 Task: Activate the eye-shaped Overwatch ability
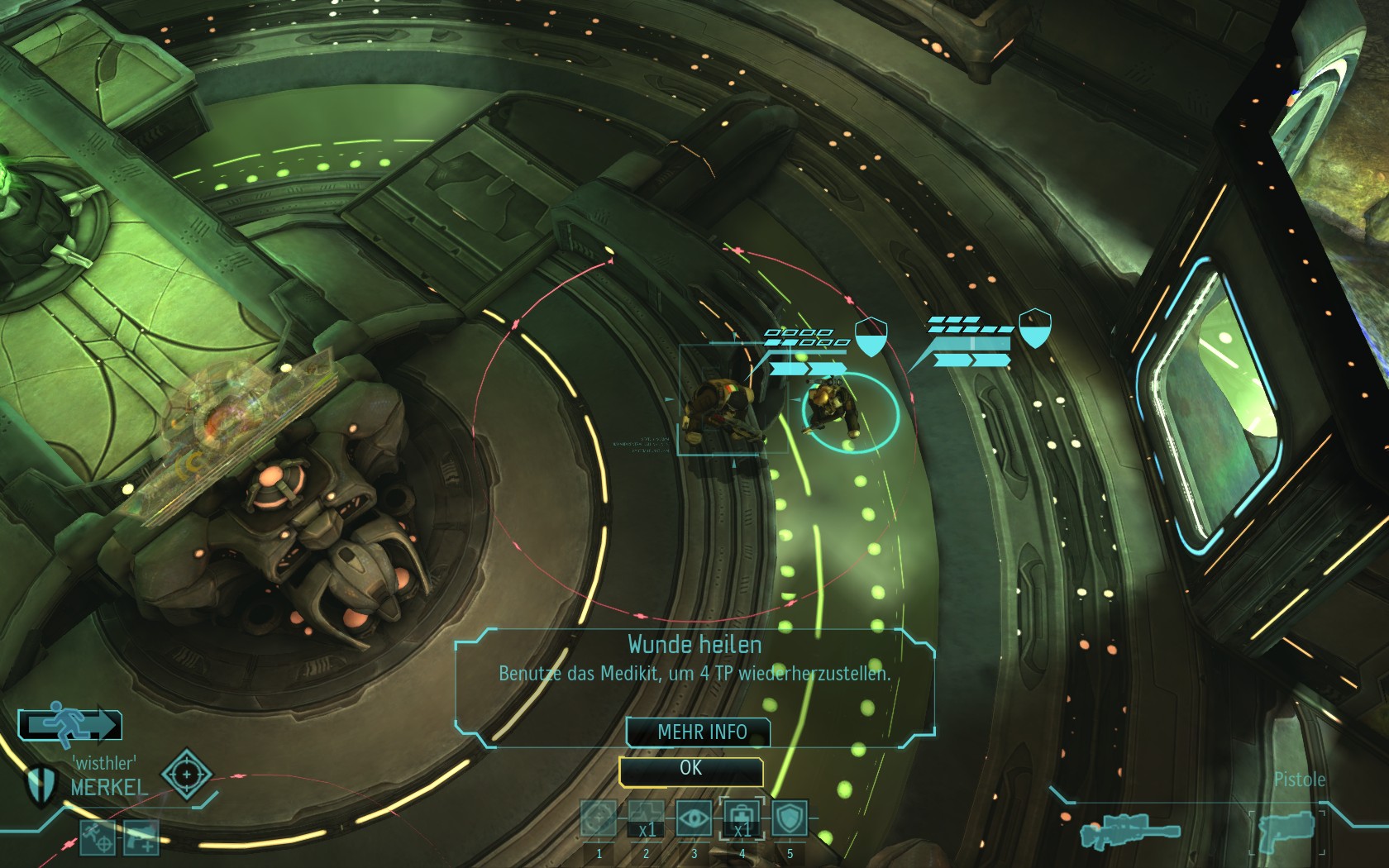[x=694, y=820]
